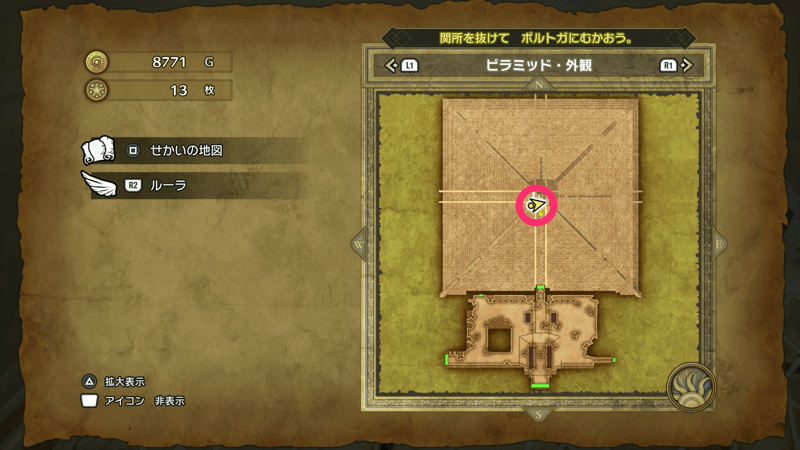Viewport: 800px width, 450px height.
Task: Click the player position marker on map
Action: 538,205
